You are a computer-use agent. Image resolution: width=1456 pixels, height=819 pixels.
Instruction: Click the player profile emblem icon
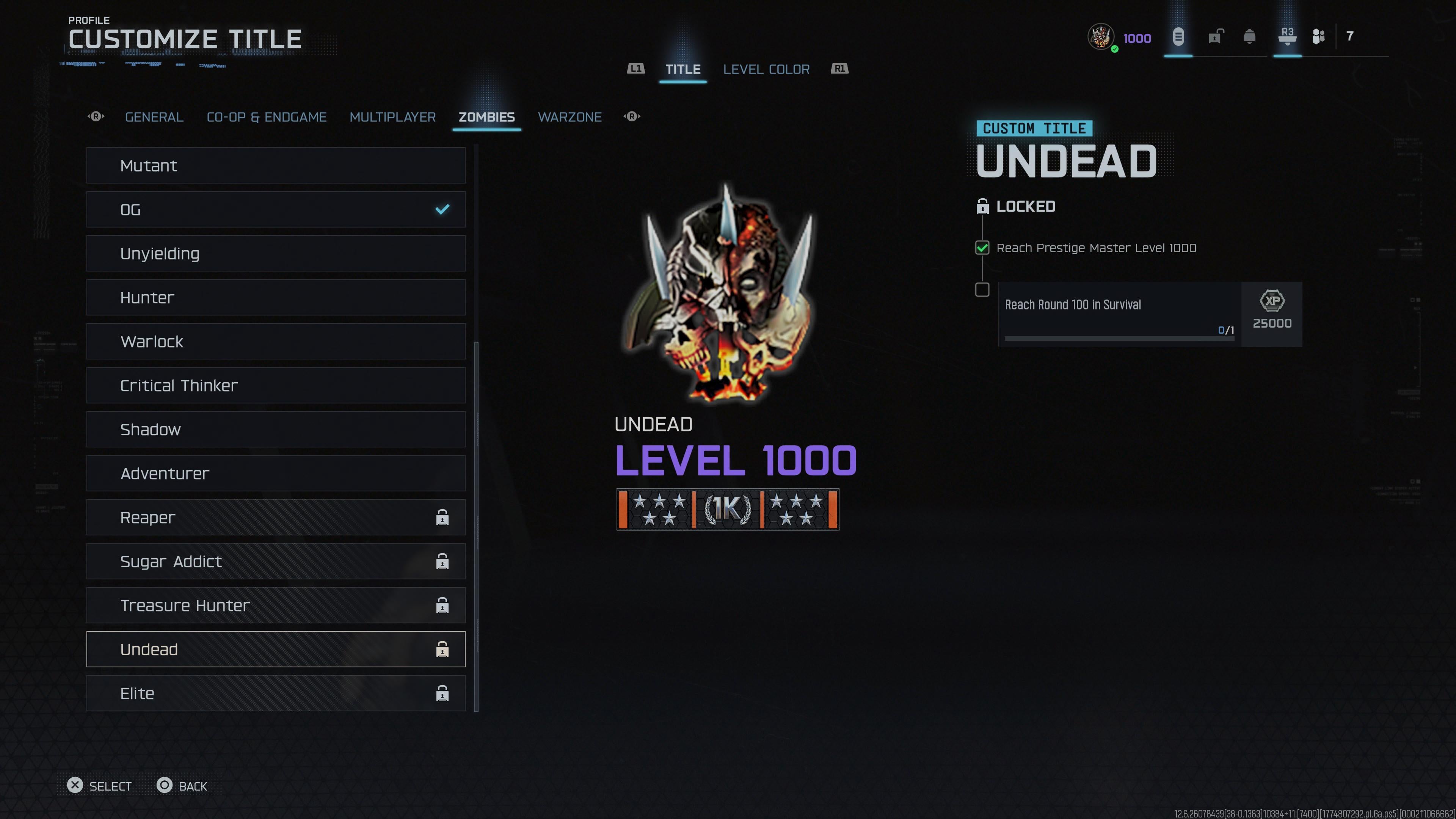1100,37
